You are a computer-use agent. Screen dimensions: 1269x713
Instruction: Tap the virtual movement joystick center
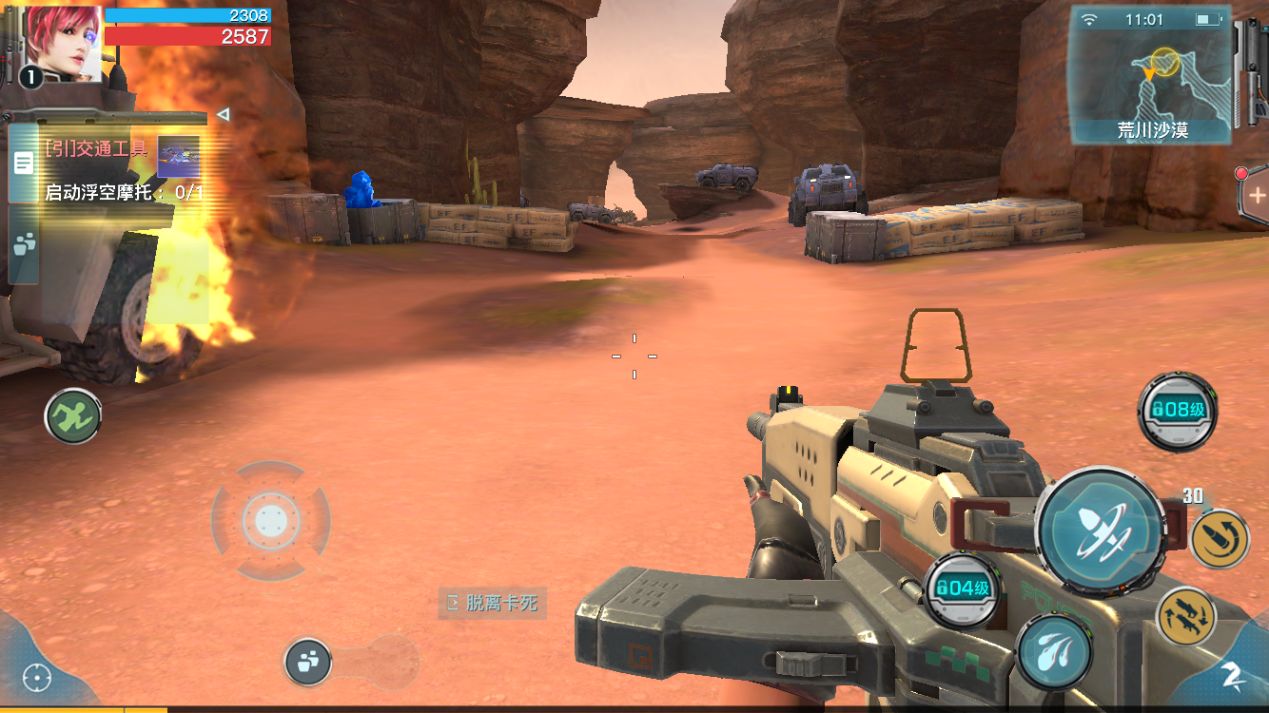pyautogui.click(x=270, y=520)
